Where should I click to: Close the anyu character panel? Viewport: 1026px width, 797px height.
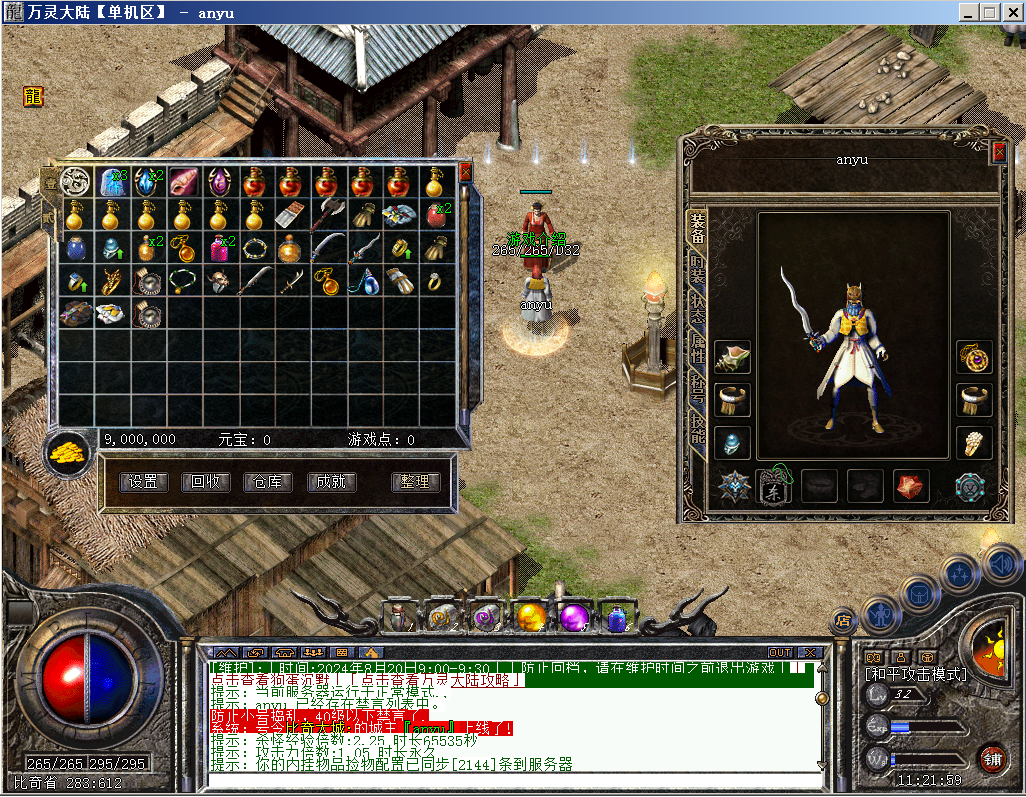tap(999, 152)
